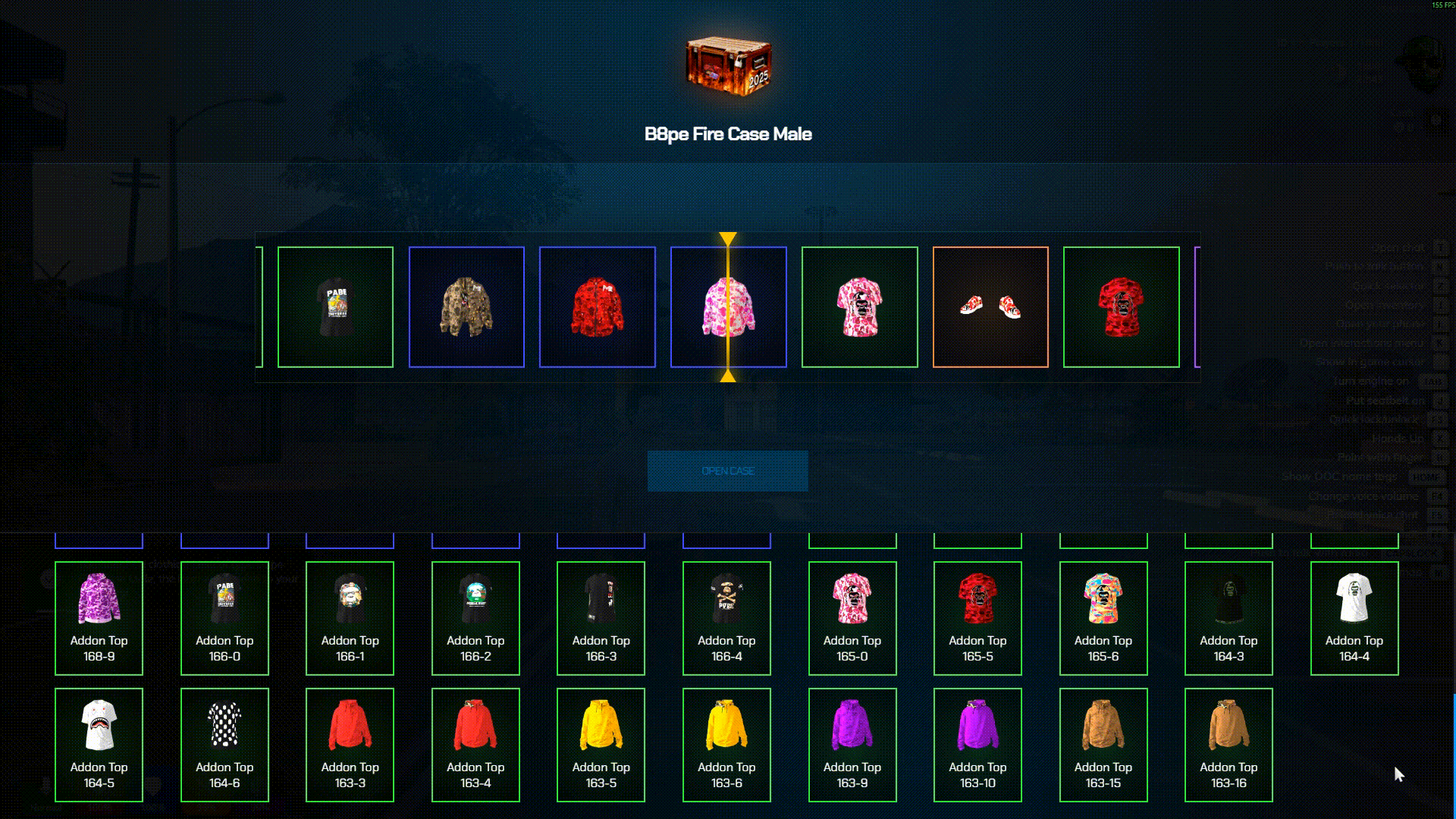Pick the Addon Top 164-5 shark tee
Screen dimensions: 1456x819
pyautogui.click(x=99, y=745)
